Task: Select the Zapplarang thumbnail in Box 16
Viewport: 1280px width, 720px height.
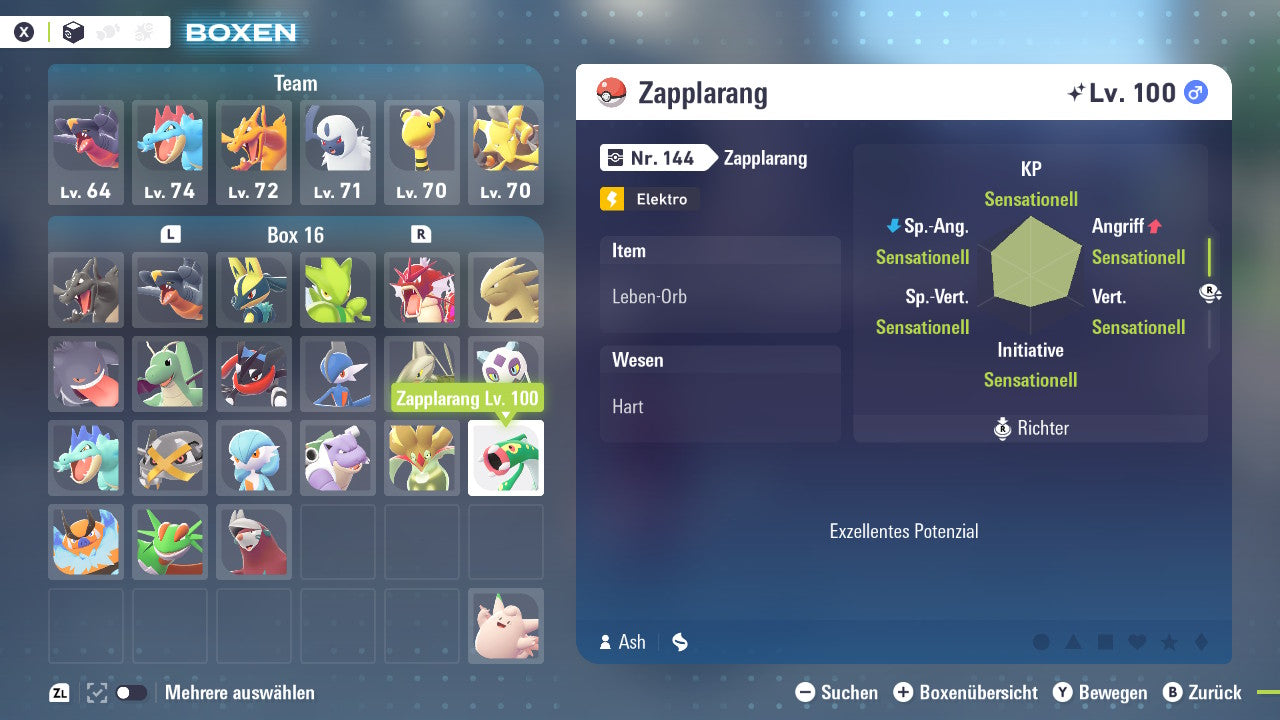Action: point(506,458)
